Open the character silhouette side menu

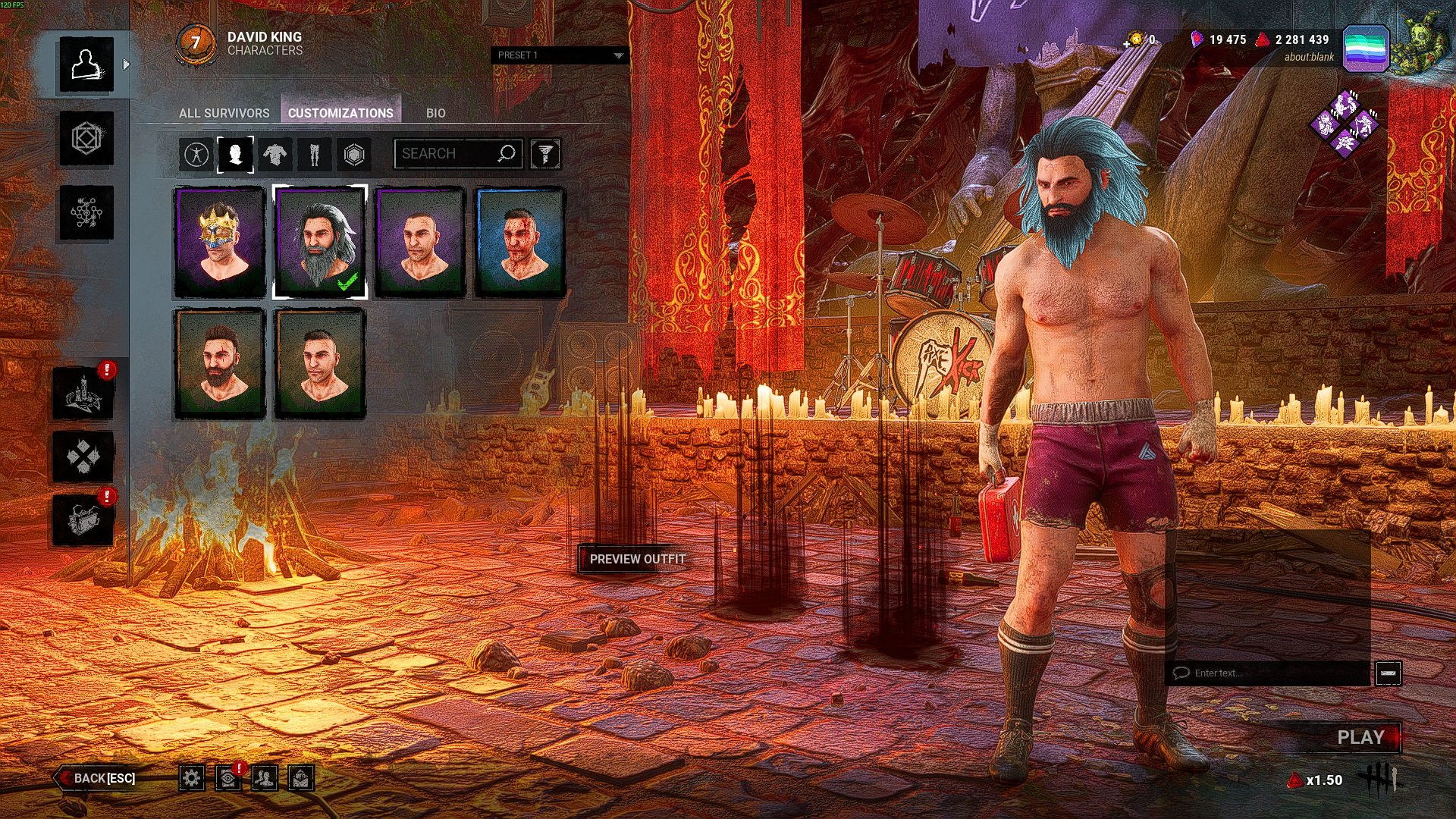(86, 64)
